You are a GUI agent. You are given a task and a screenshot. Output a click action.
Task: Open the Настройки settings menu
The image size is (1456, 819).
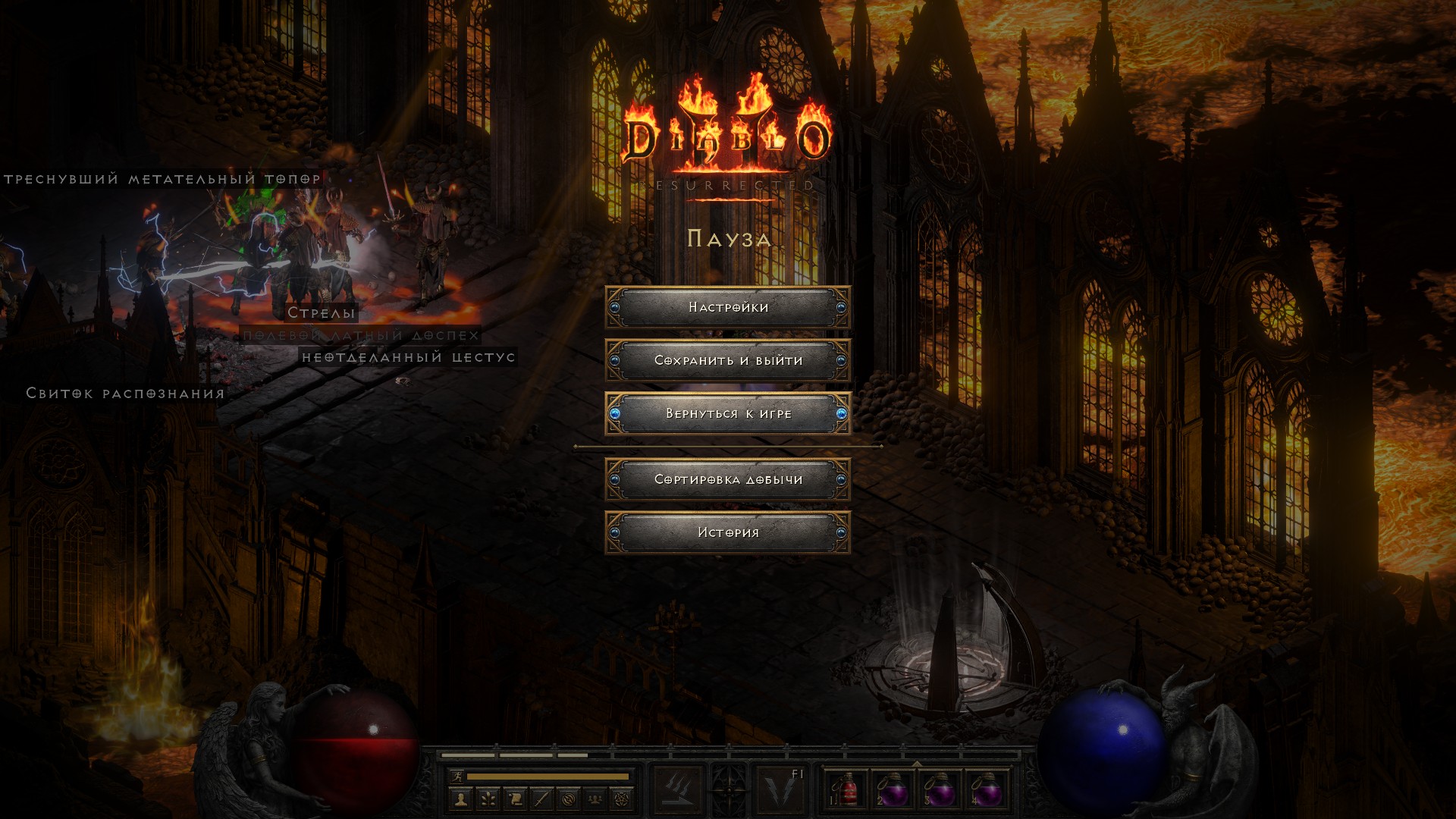point(728,307)
